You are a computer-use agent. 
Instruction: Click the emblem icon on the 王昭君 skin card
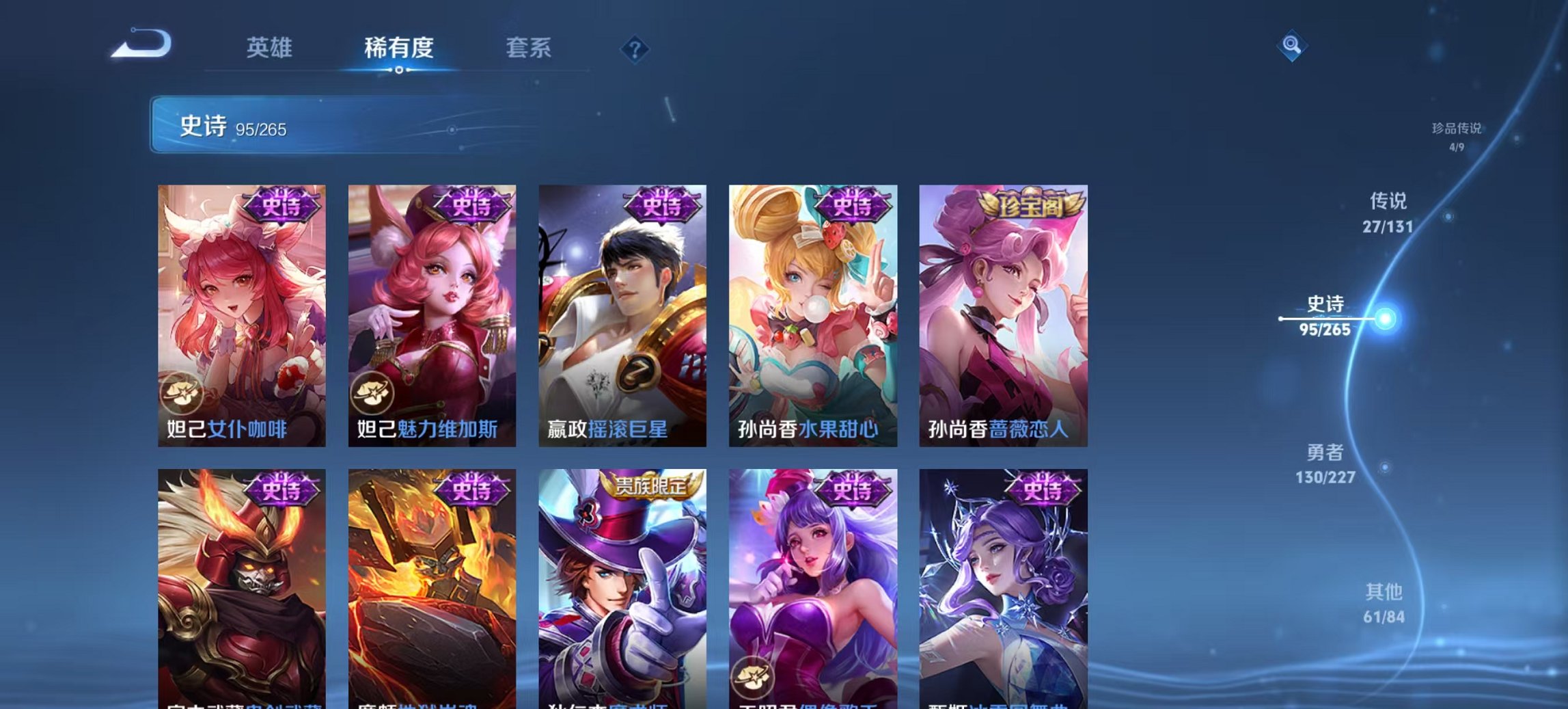(x=752, y=676)
